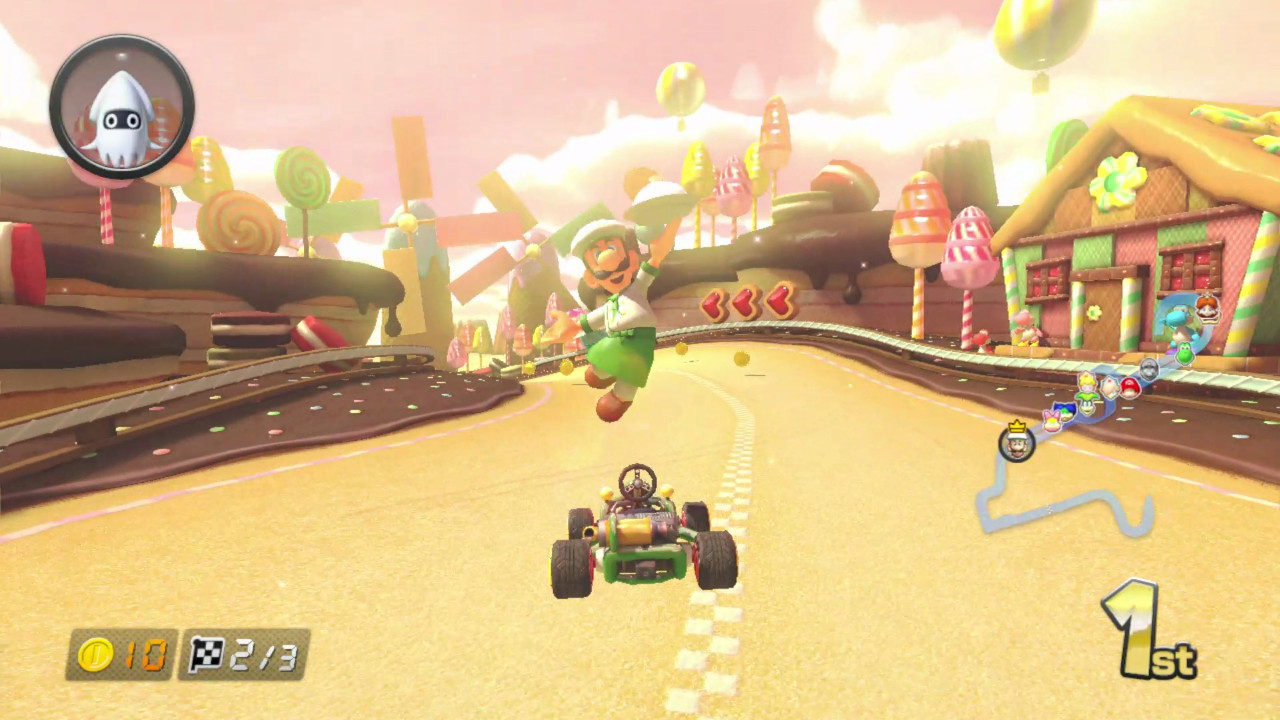Select crowned Luigi's icon on the minimap
The image size is (1280, 720).
click(x=1015, y=446)
